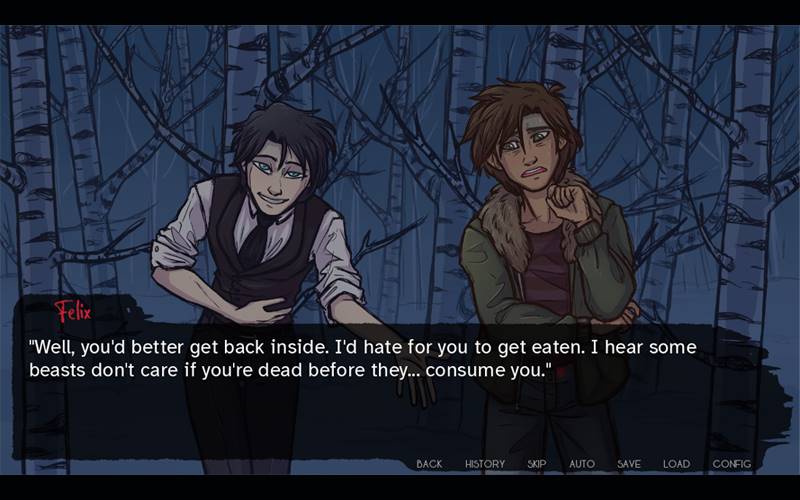Screen dimensions: 800x500
Task: Open the dialogue History log
Action: (485, 464)
